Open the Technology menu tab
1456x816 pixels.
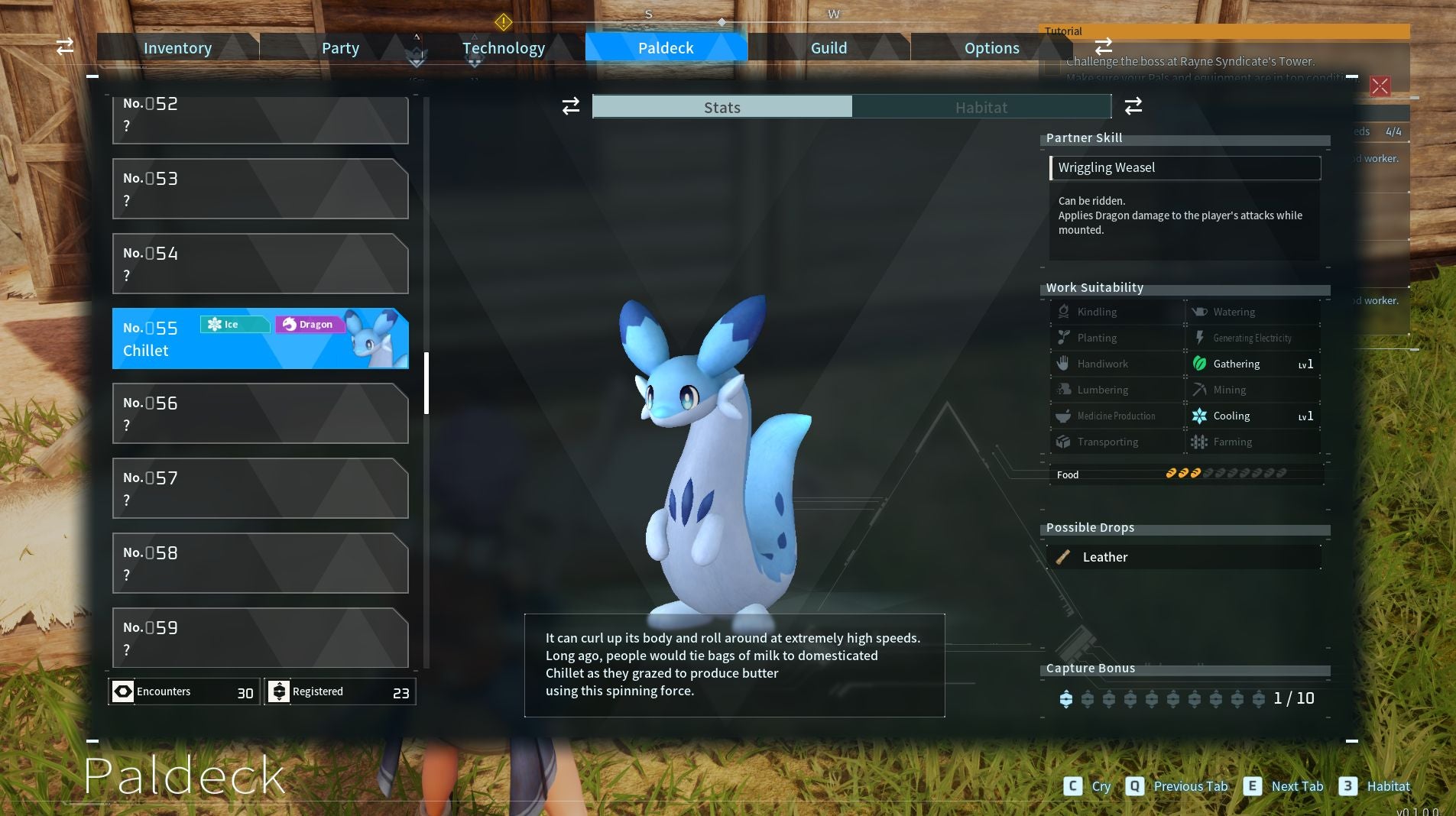pyautogui.click(x=504, y=47)
